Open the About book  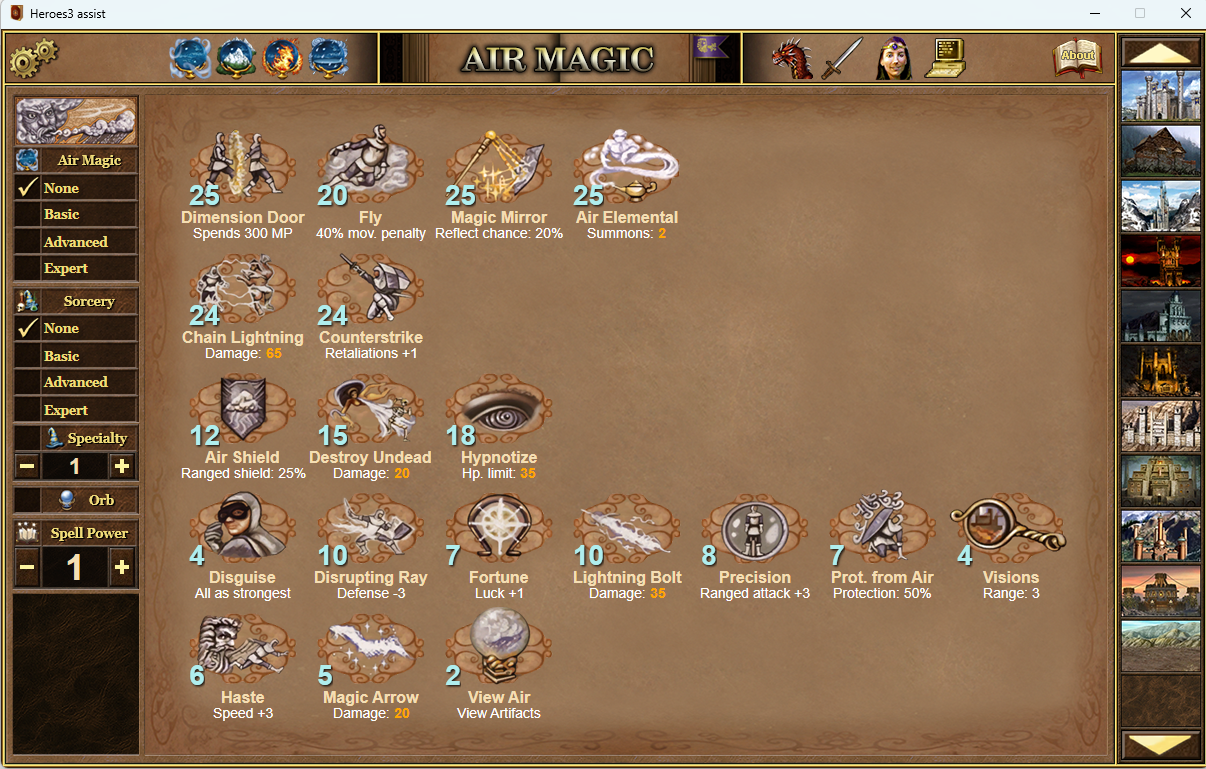click(x=1076, y=58)
